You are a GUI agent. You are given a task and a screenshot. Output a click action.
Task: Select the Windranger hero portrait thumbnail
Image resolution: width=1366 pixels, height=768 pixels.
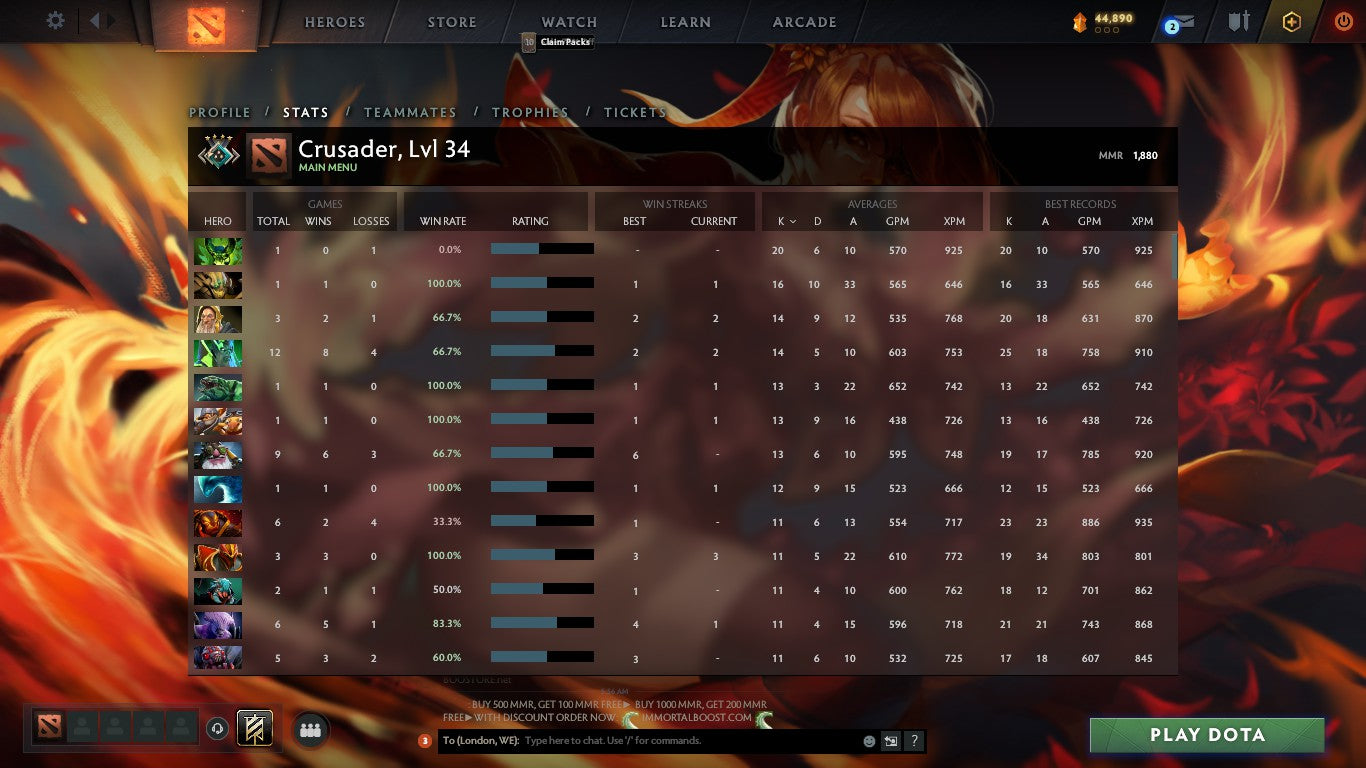click(x=218, y=318)
